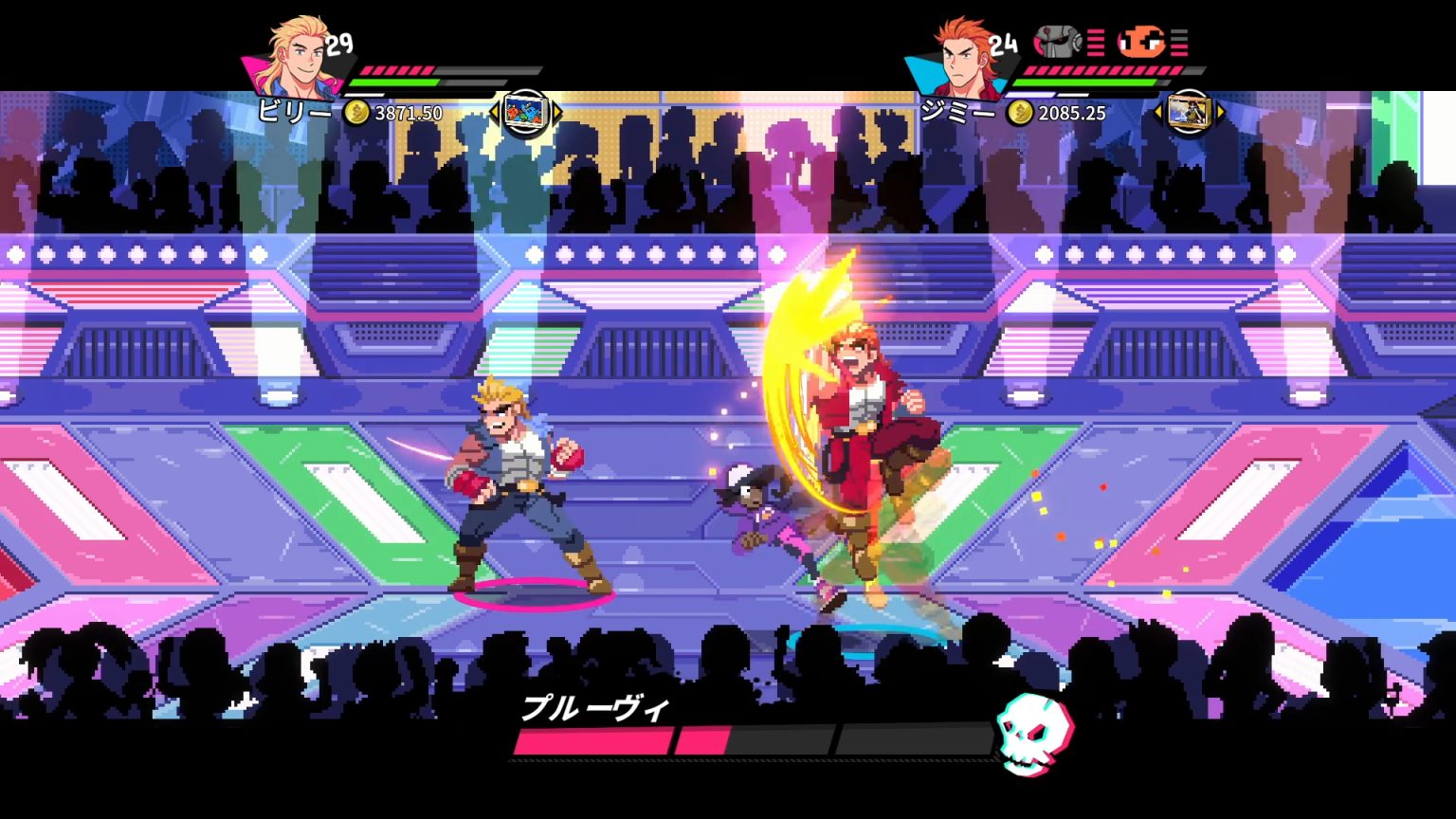Screen dimensions: 1456x819
Task: Click Billy's gold coin currency icon
Action: coord(357,114)
